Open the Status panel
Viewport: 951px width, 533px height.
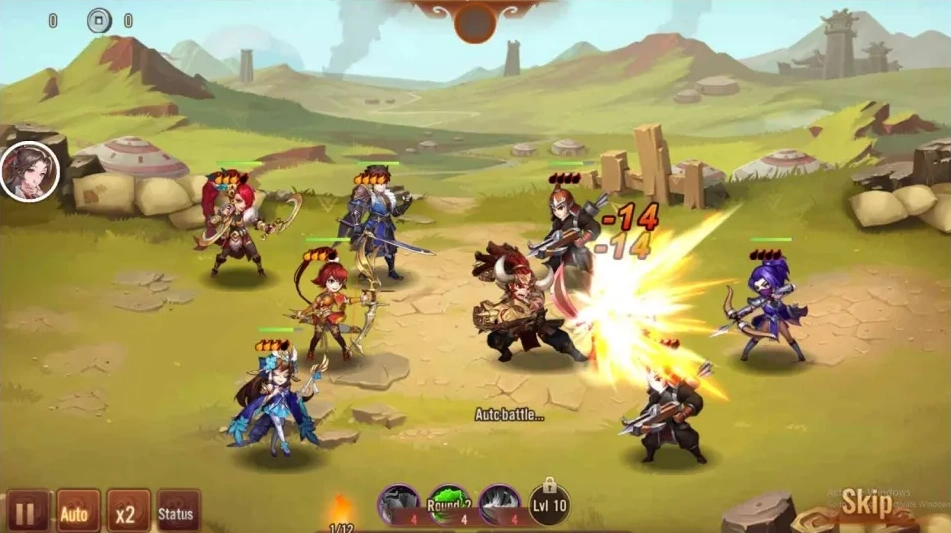point(178,513)
